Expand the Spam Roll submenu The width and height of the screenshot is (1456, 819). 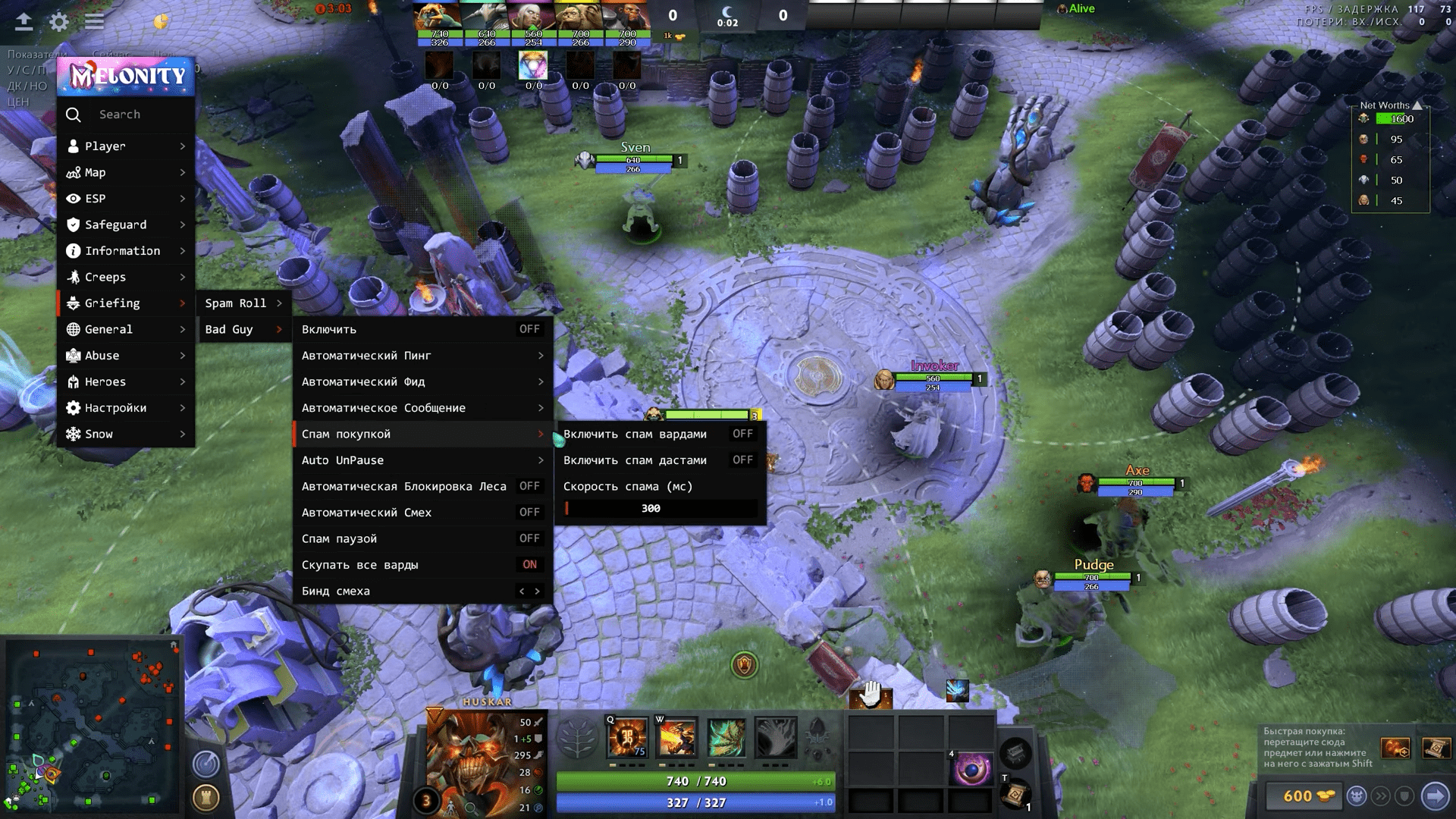(243, 303)
